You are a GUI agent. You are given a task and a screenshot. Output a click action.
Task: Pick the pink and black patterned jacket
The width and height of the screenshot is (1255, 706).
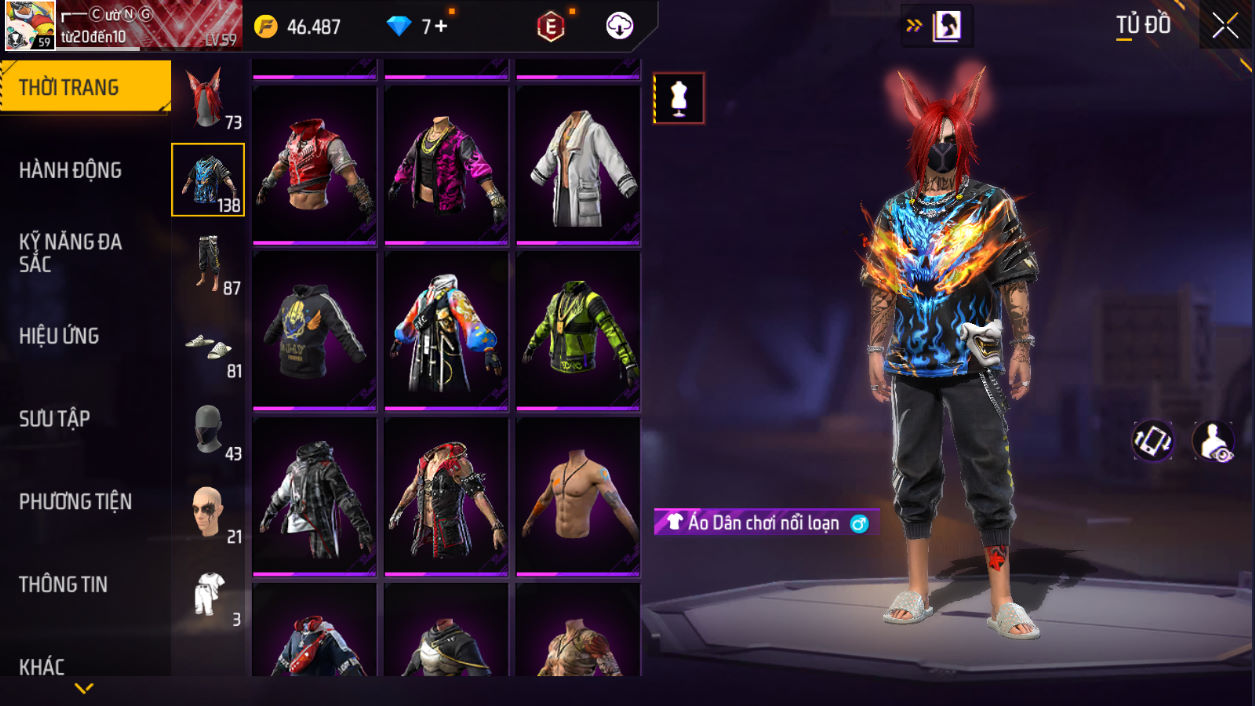(x=446, y=165)
